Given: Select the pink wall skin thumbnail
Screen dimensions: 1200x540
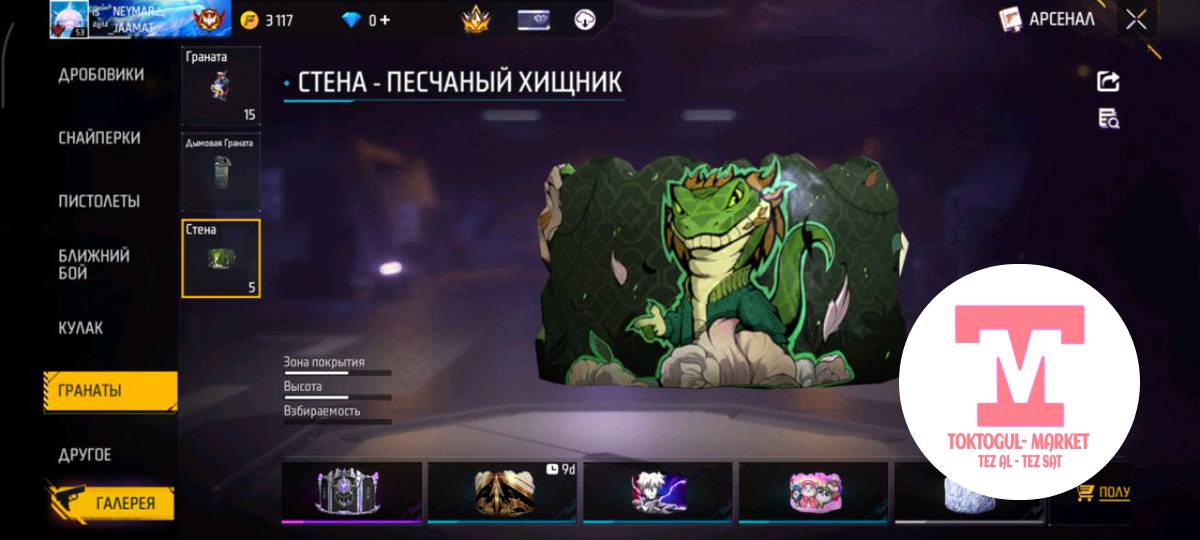Looking at the screenshot, I should (811, 492).
